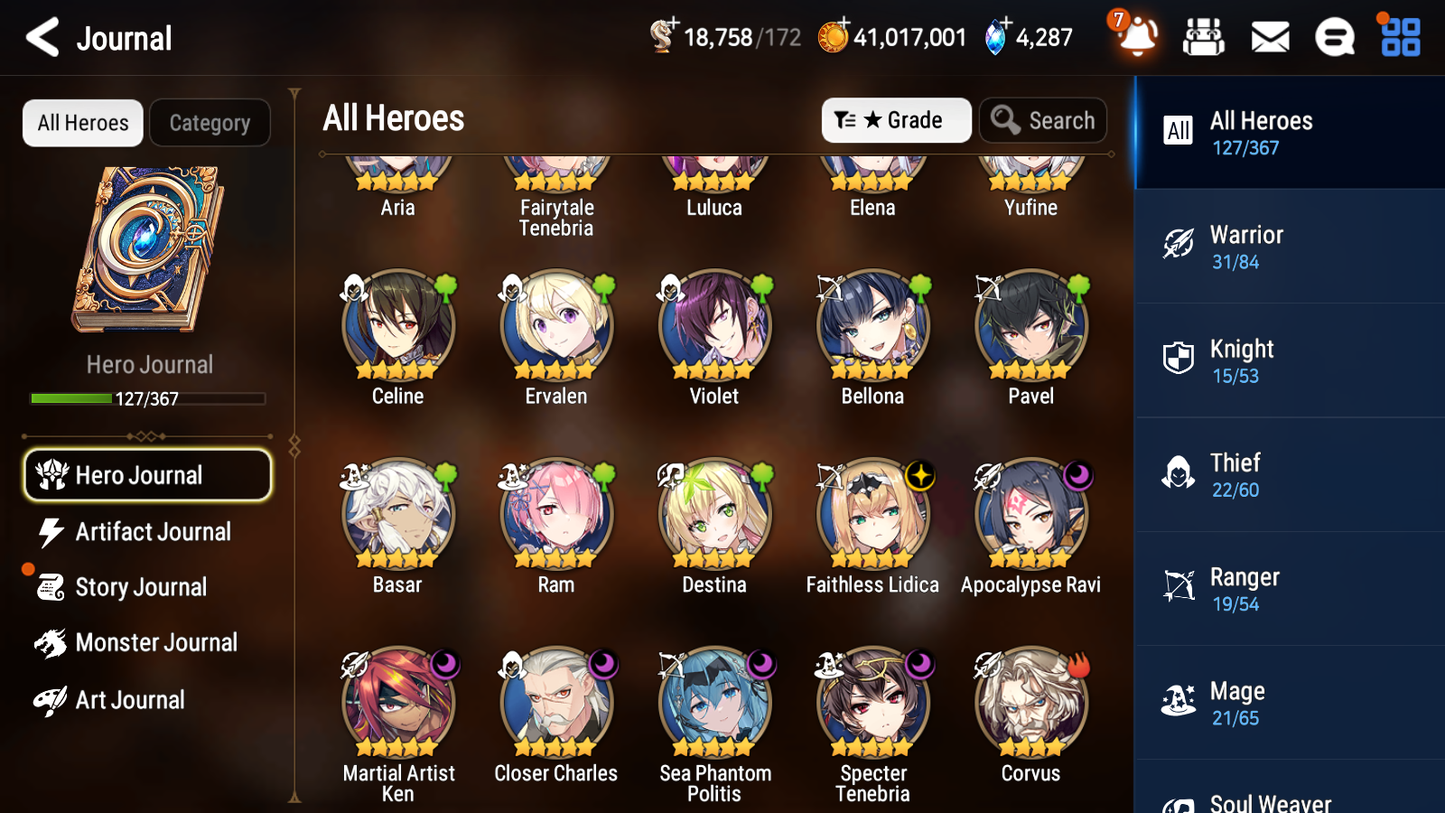Tap the back arrow to exit Journal
Image resolution: width=1445 pixels, height=813 pixels.
42,36
